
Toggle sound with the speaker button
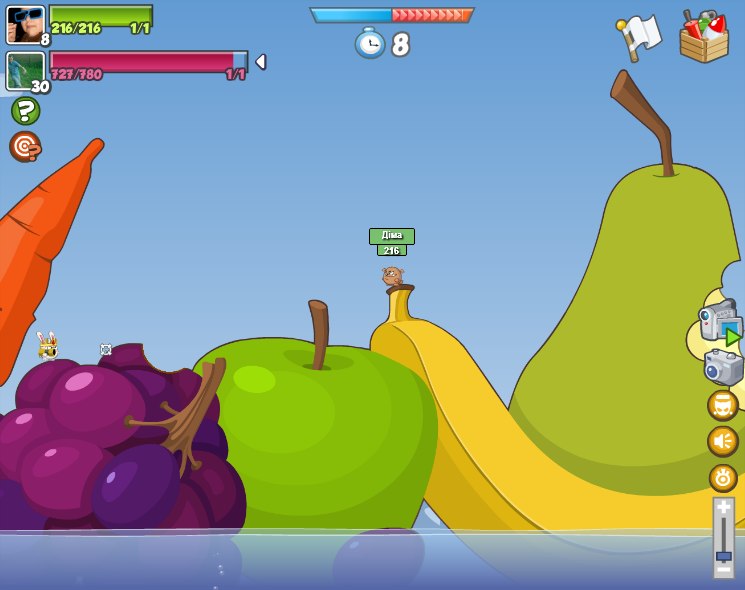[x=722, y=441]
